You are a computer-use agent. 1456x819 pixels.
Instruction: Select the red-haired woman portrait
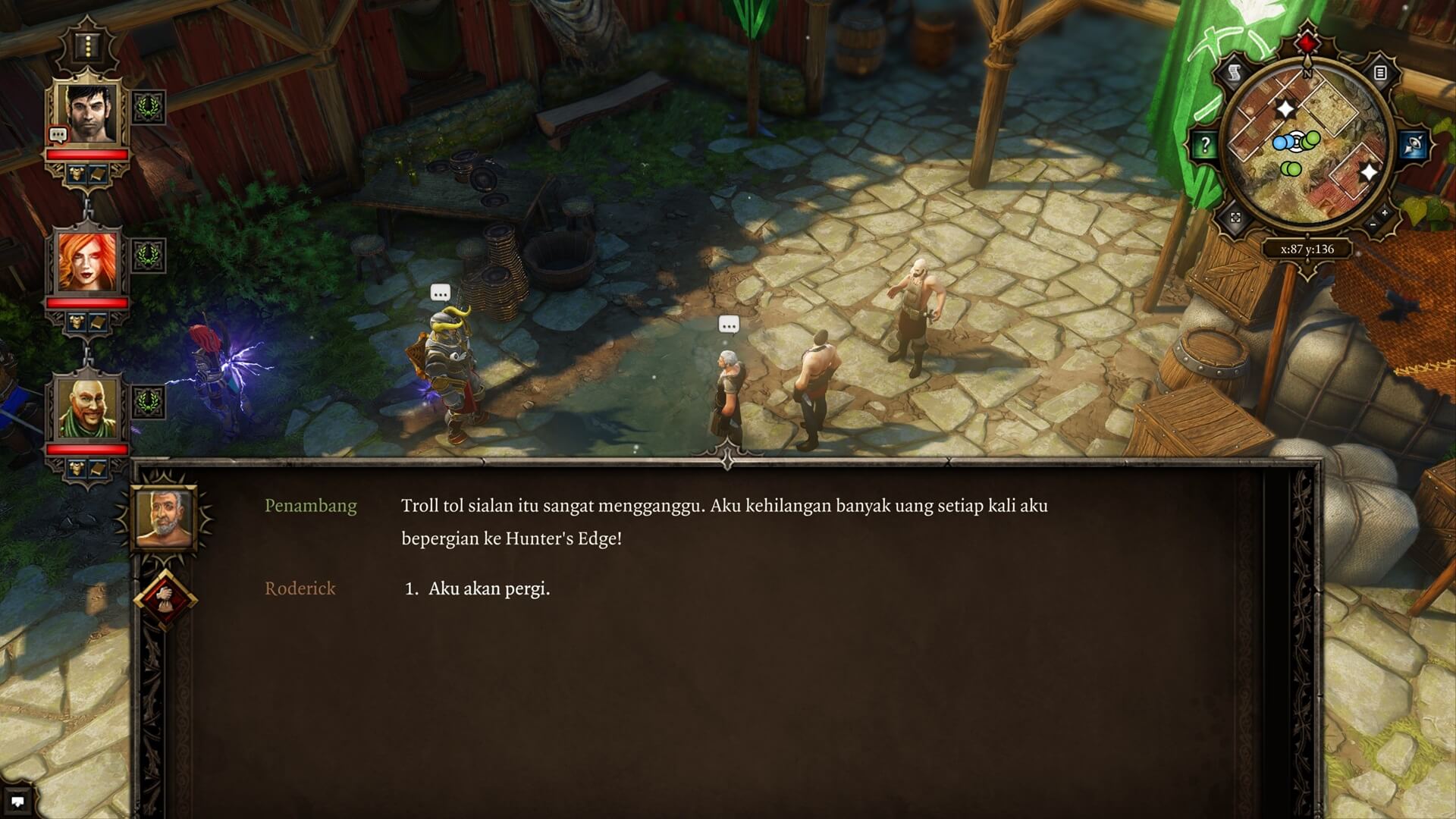pyautogui.click(x=88, y=262)
